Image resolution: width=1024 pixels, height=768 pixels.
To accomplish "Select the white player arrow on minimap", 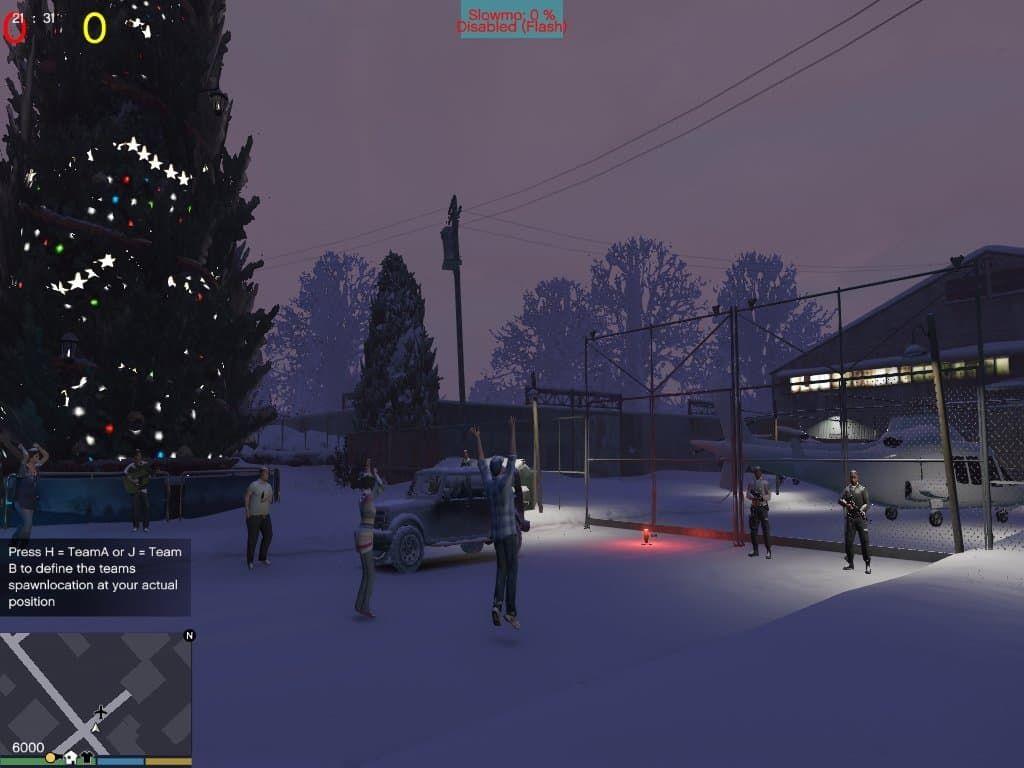I will tap(95, 730).
